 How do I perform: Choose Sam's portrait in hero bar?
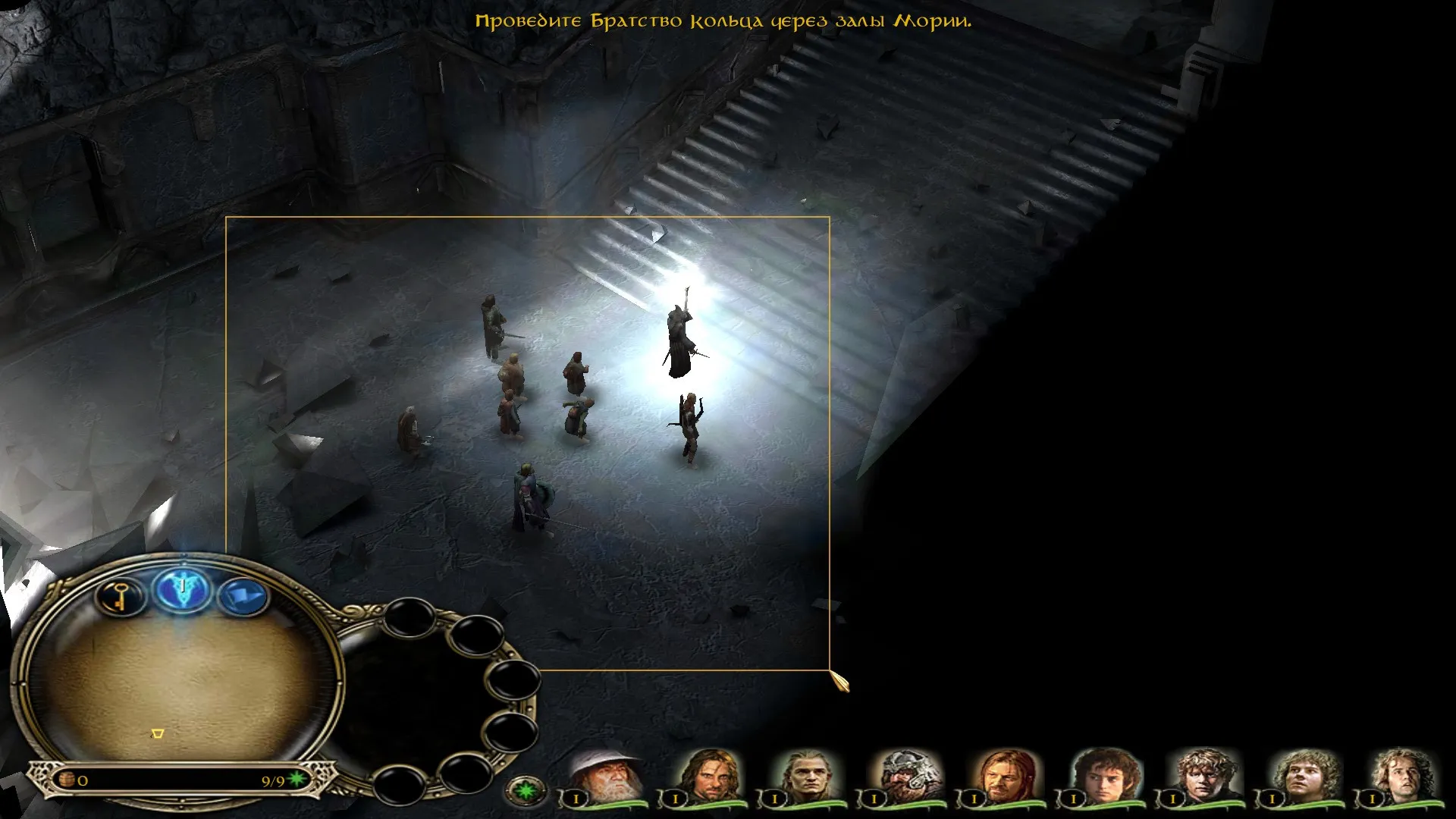[x=1203, y=775]
